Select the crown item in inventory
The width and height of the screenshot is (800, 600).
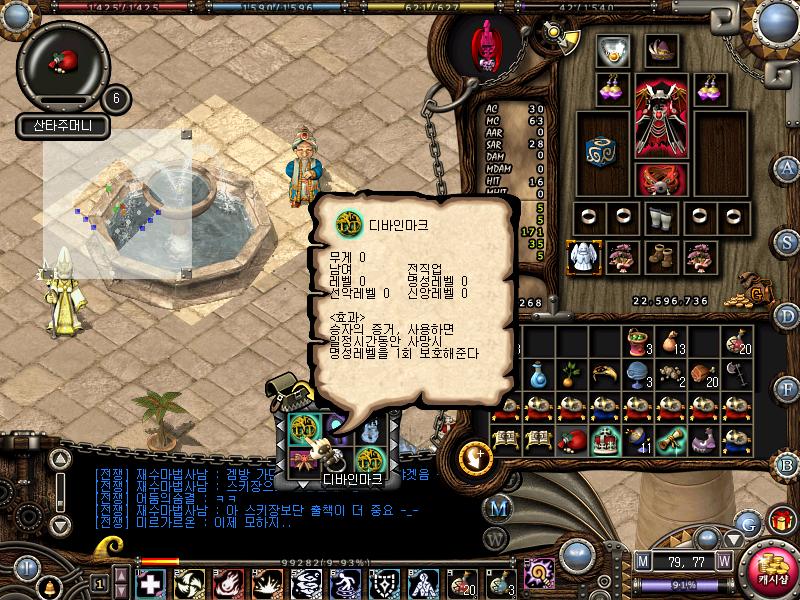click(603, 439)
